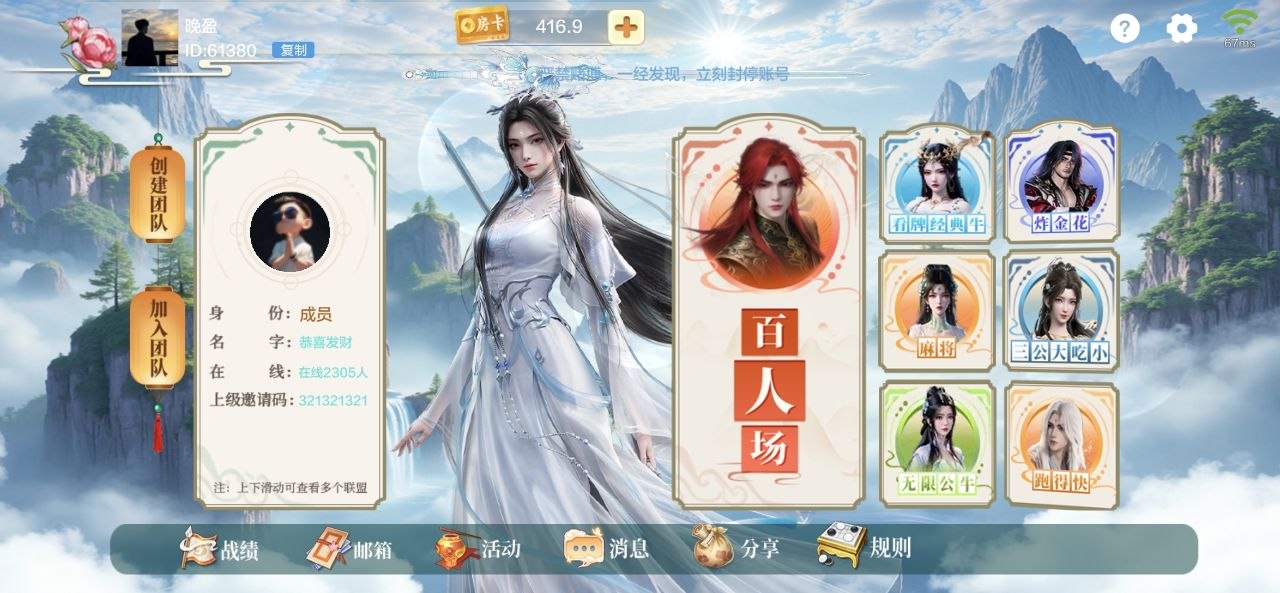Open the 分享 share option

click(736, 549)
